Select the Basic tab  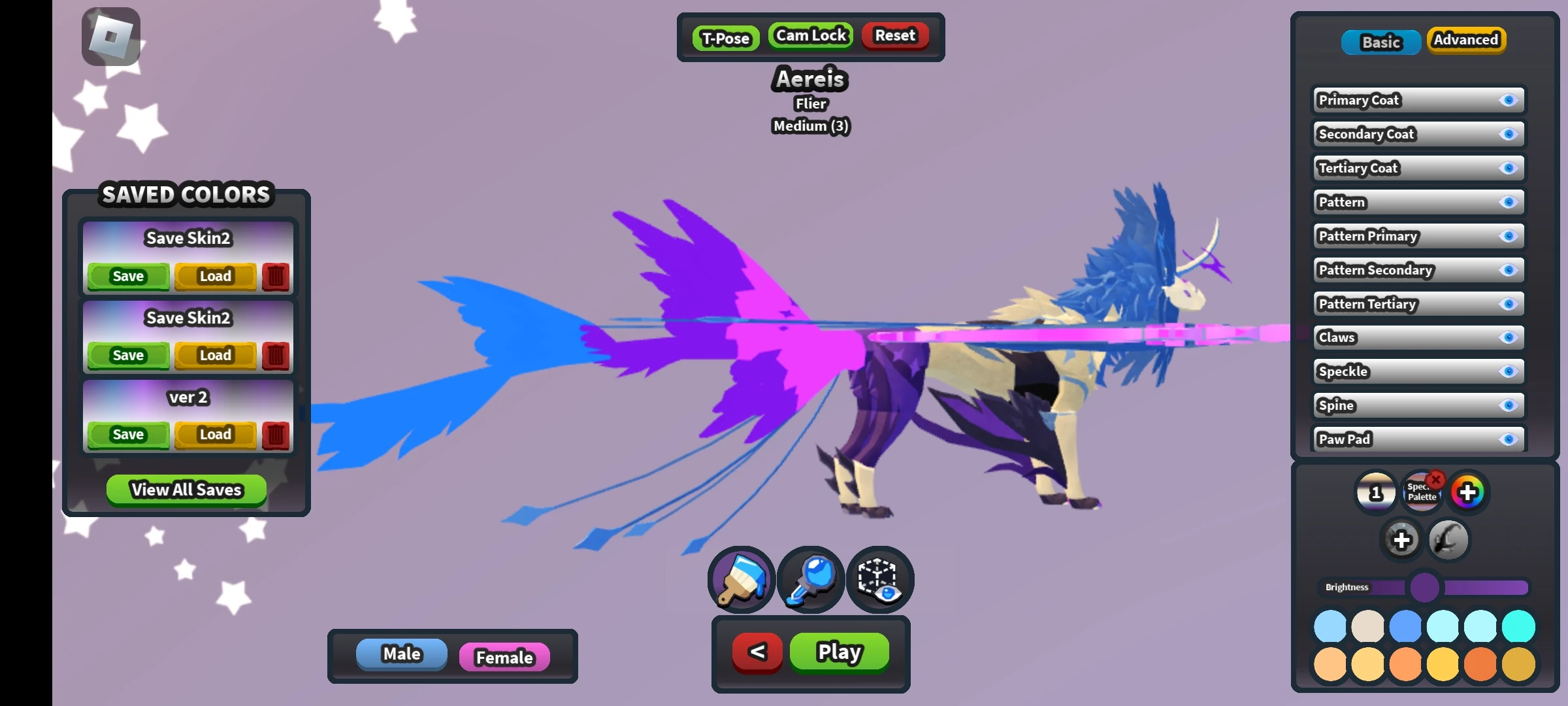1380,42
